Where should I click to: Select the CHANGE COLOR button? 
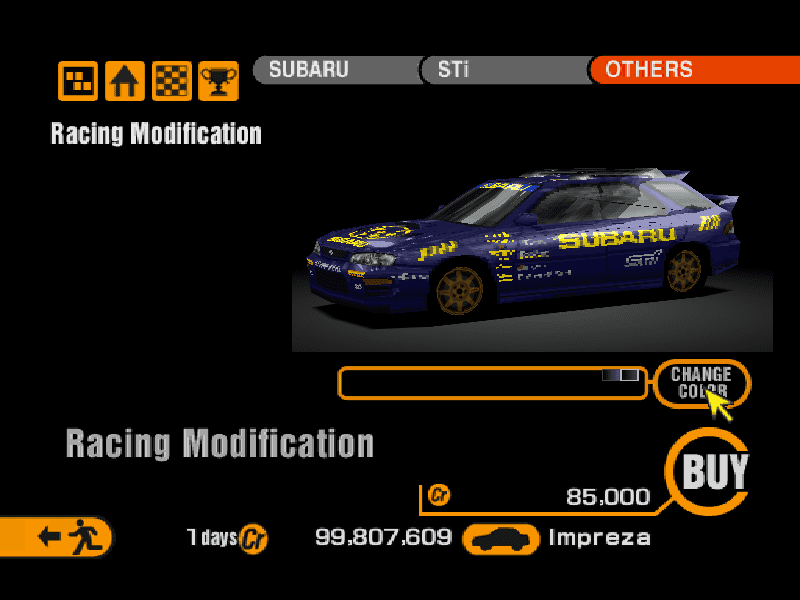pyautogui.click(x=701, y=382)
